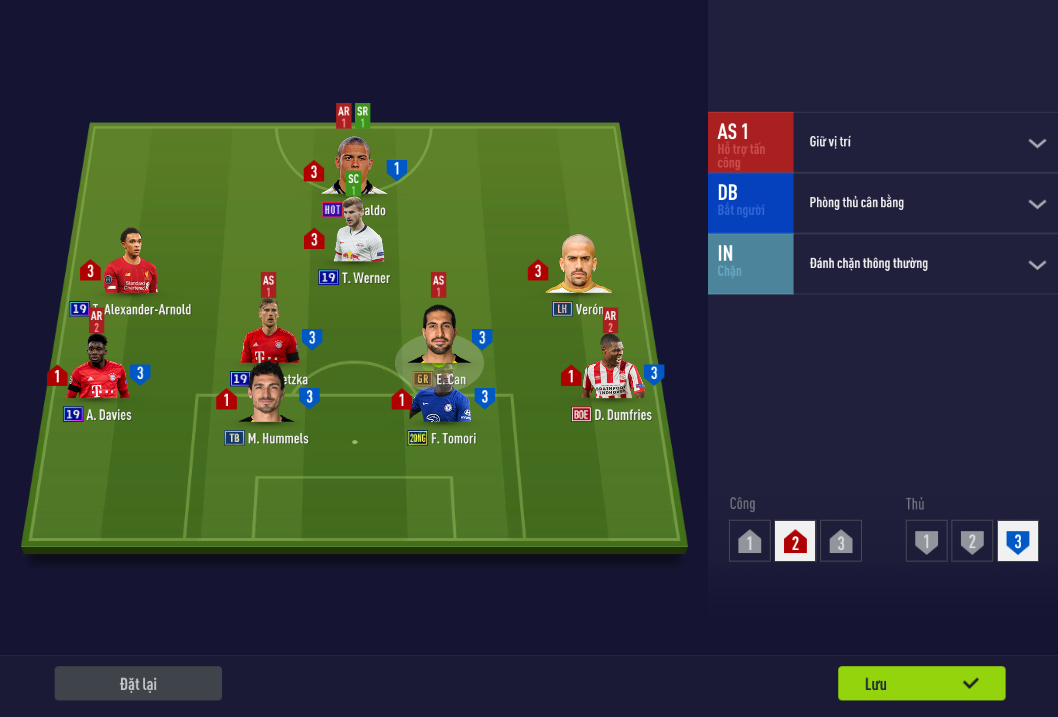Reset tactics using Đặt lại button
Viewport: 1058px width, 717px height.
[x=138, y=684]
